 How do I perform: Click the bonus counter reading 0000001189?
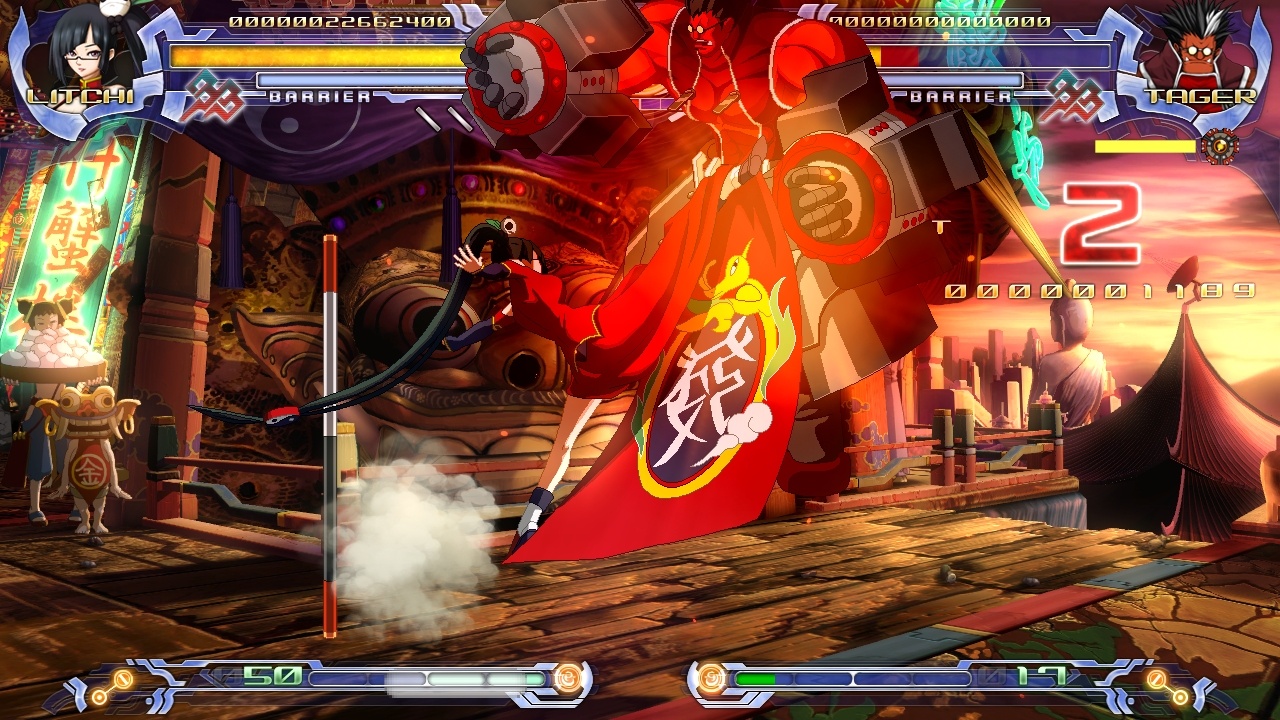click(1098, 290)
